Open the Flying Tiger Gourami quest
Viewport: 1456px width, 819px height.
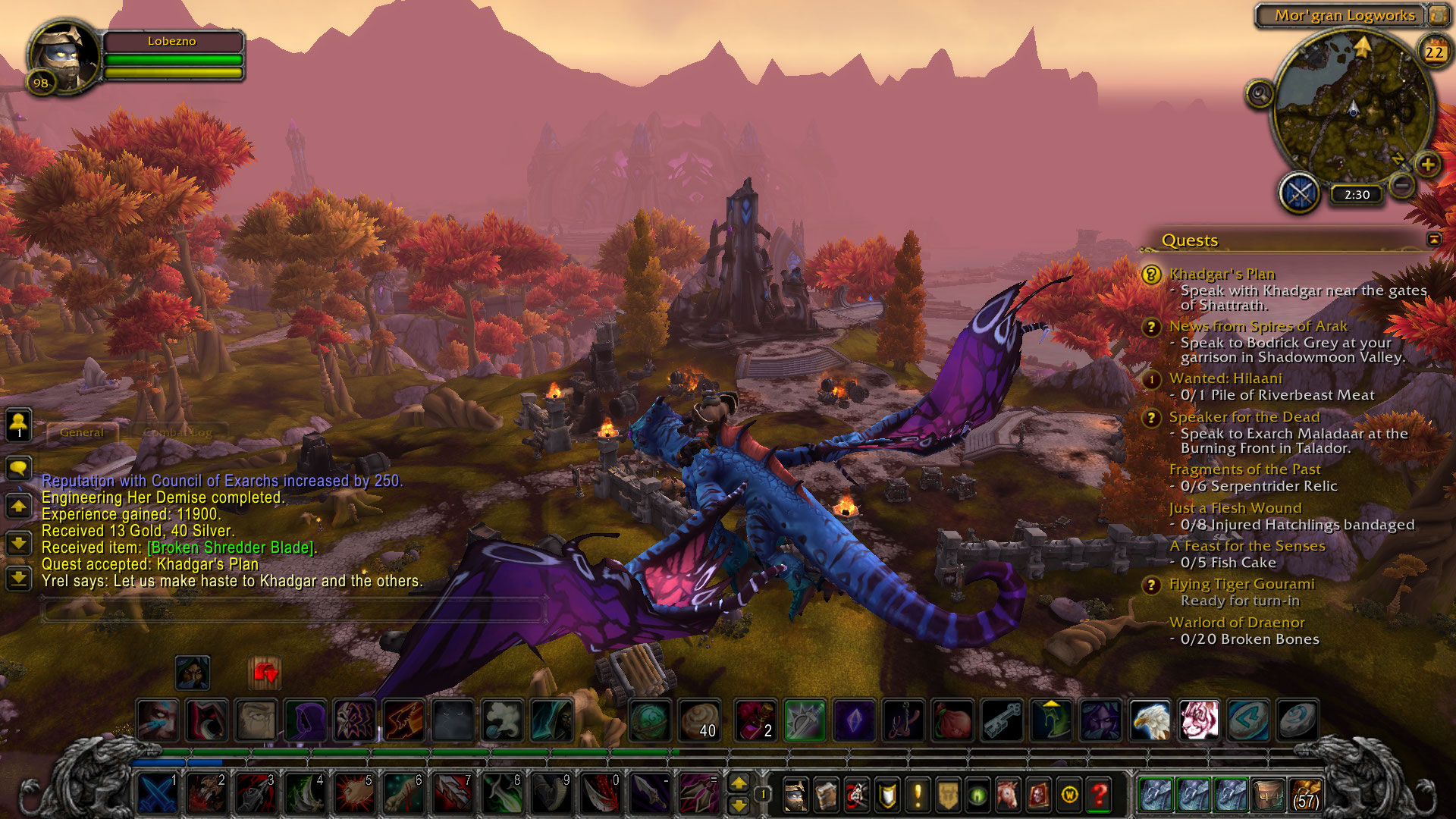click(1241, 584)
